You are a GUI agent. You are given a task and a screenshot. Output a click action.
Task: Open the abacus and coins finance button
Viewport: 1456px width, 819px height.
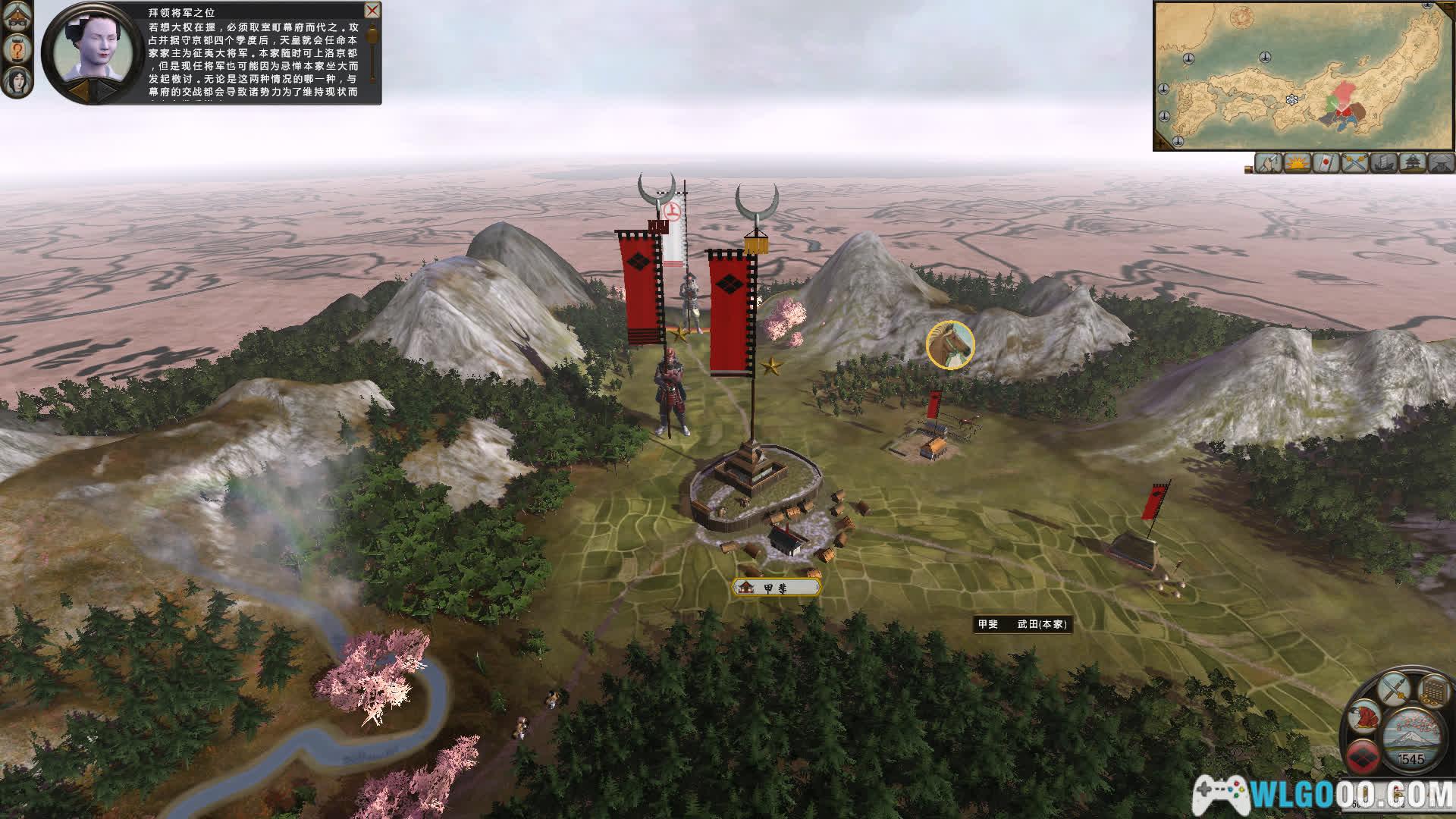click(x=1433, y=692)
